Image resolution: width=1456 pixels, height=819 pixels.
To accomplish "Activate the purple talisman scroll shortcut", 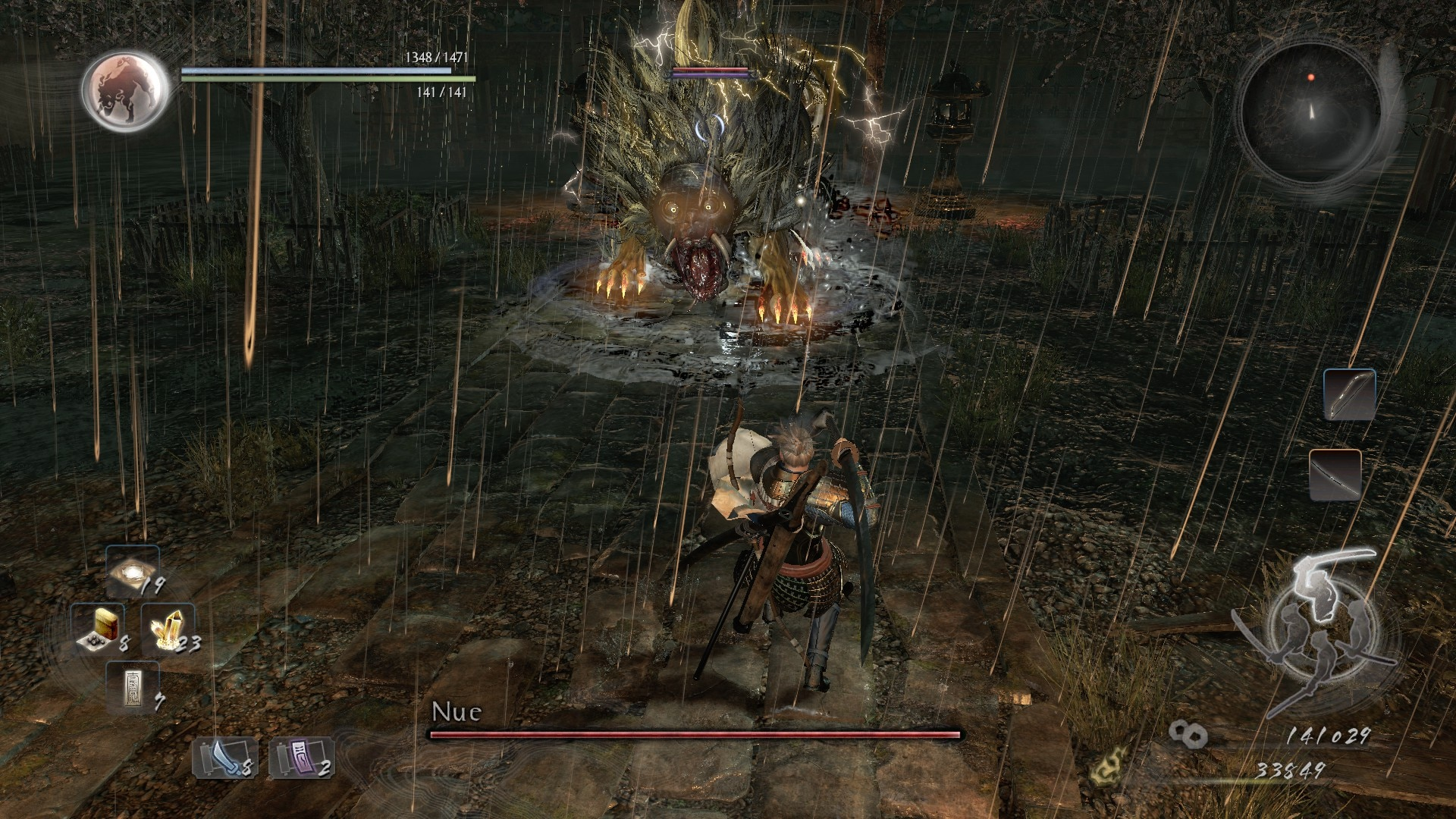I will coord(301,757).
